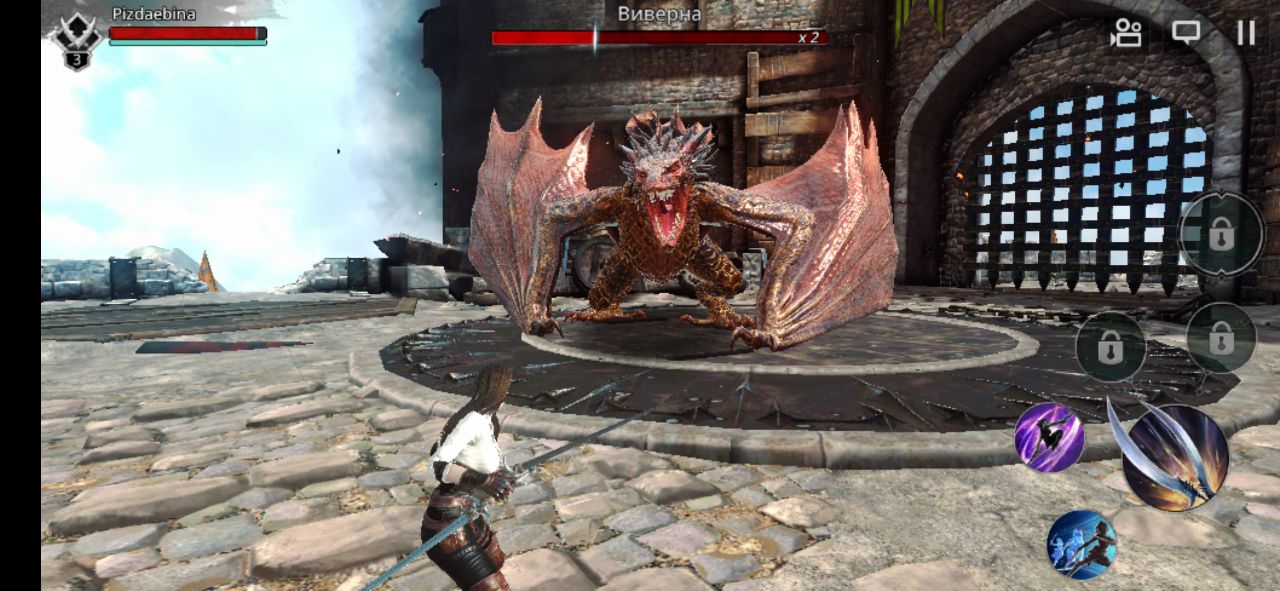Viewport: 1280px width, 591px height.
Task: Open the chat speech bubble icon
Action: (1186, 33)
